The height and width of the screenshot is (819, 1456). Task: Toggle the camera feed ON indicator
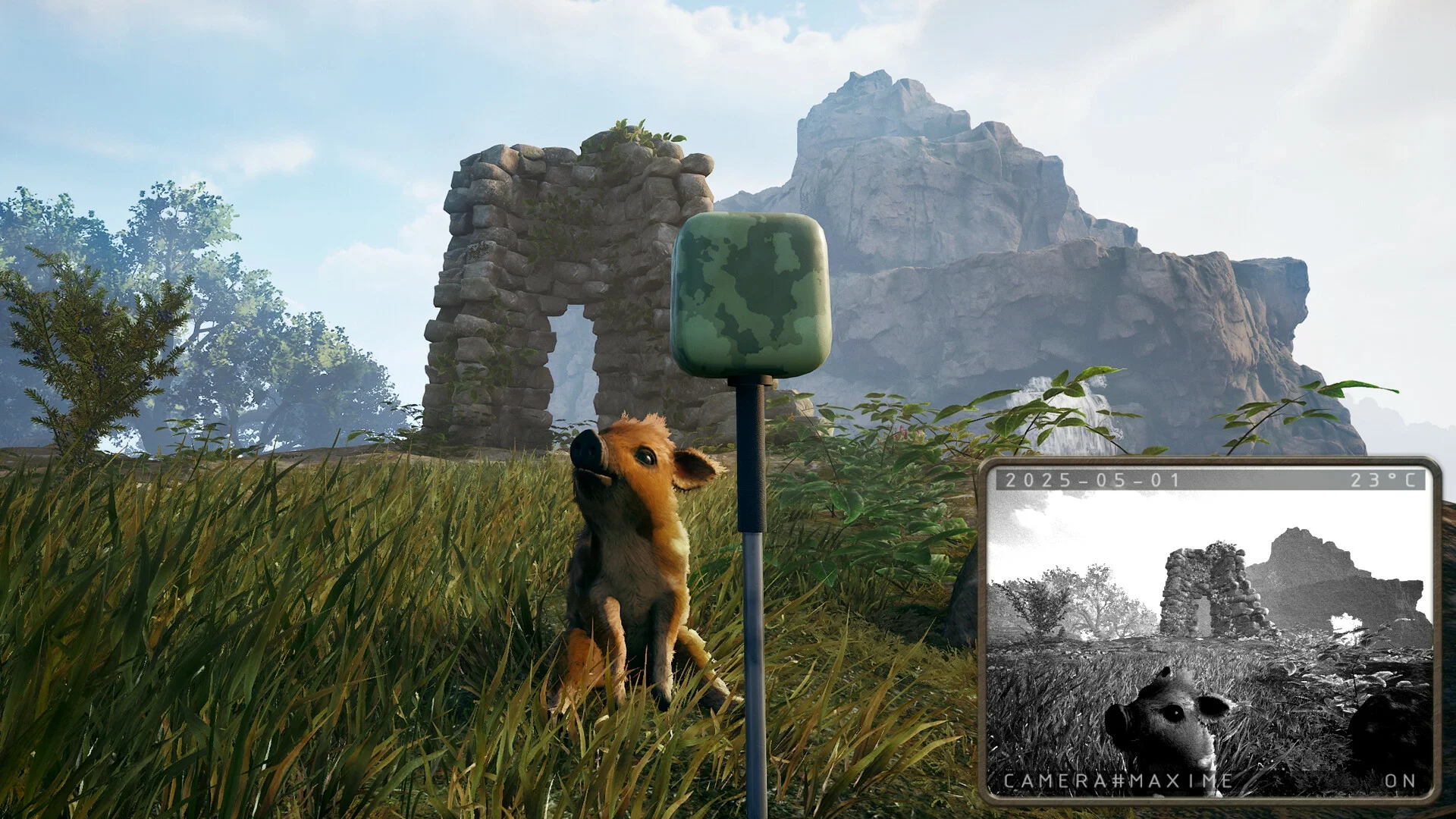1400,781
